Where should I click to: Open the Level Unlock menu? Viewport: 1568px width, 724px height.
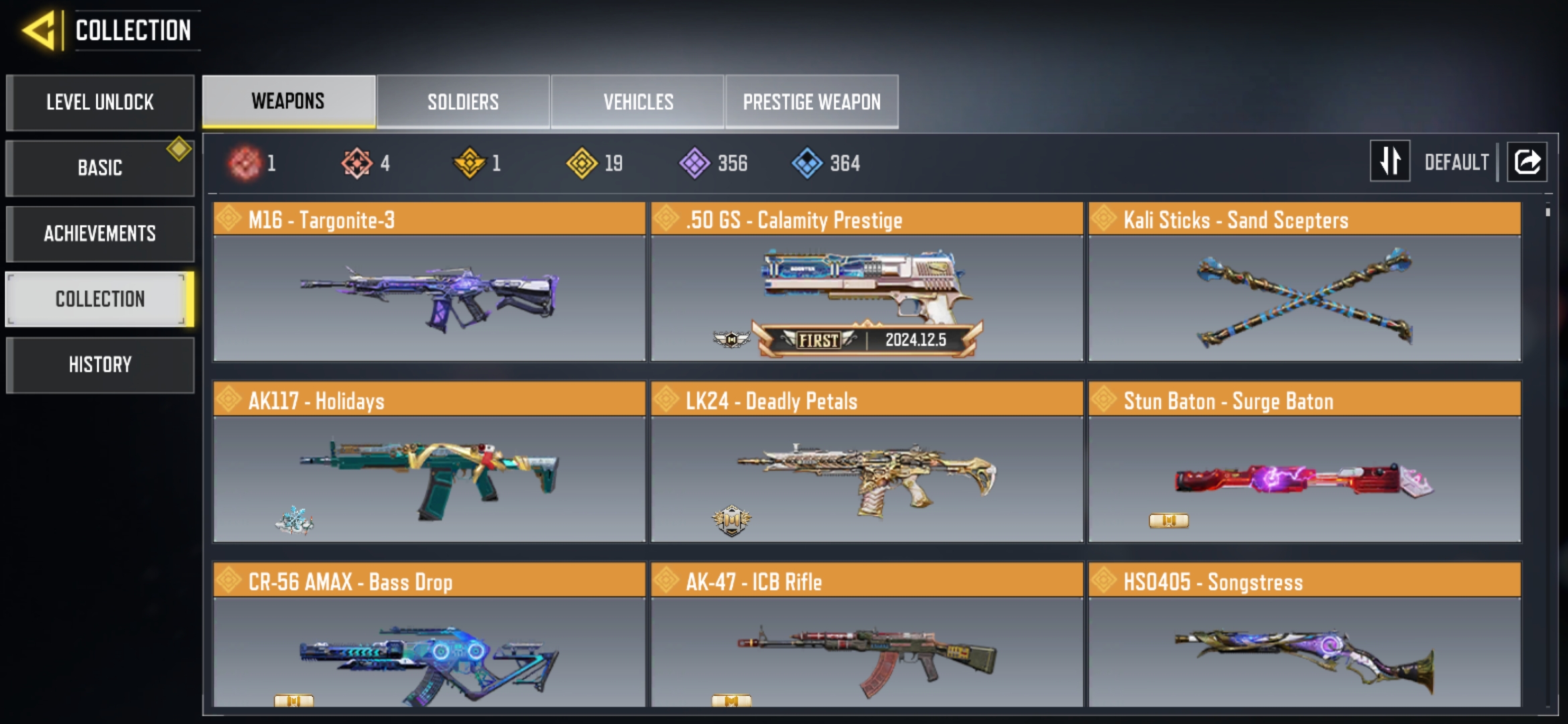[x=100, y=103]
